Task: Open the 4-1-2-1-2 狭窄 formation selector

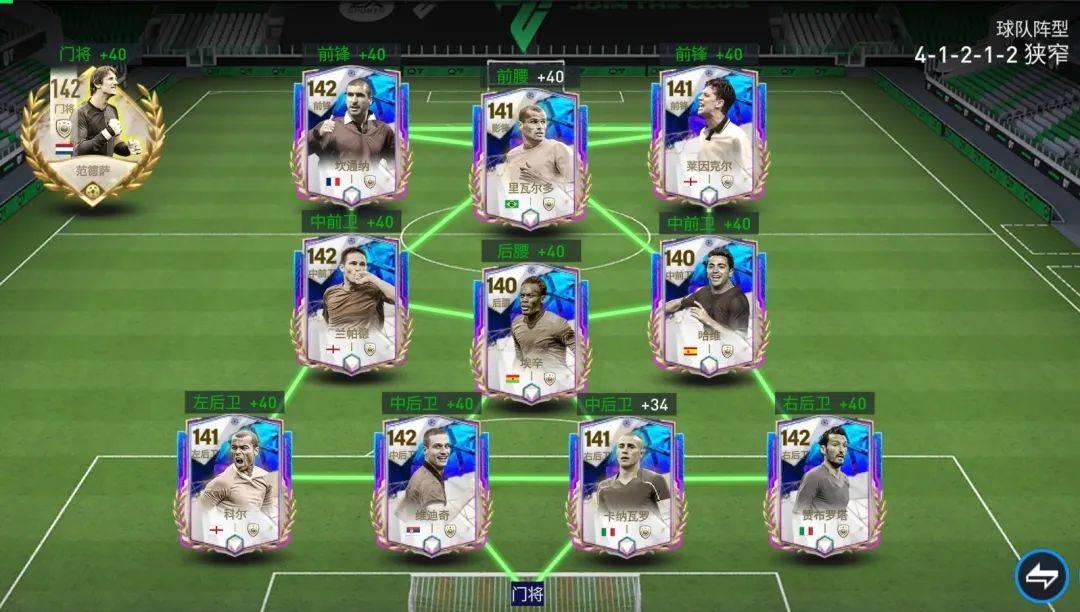Action: point(990,55)
